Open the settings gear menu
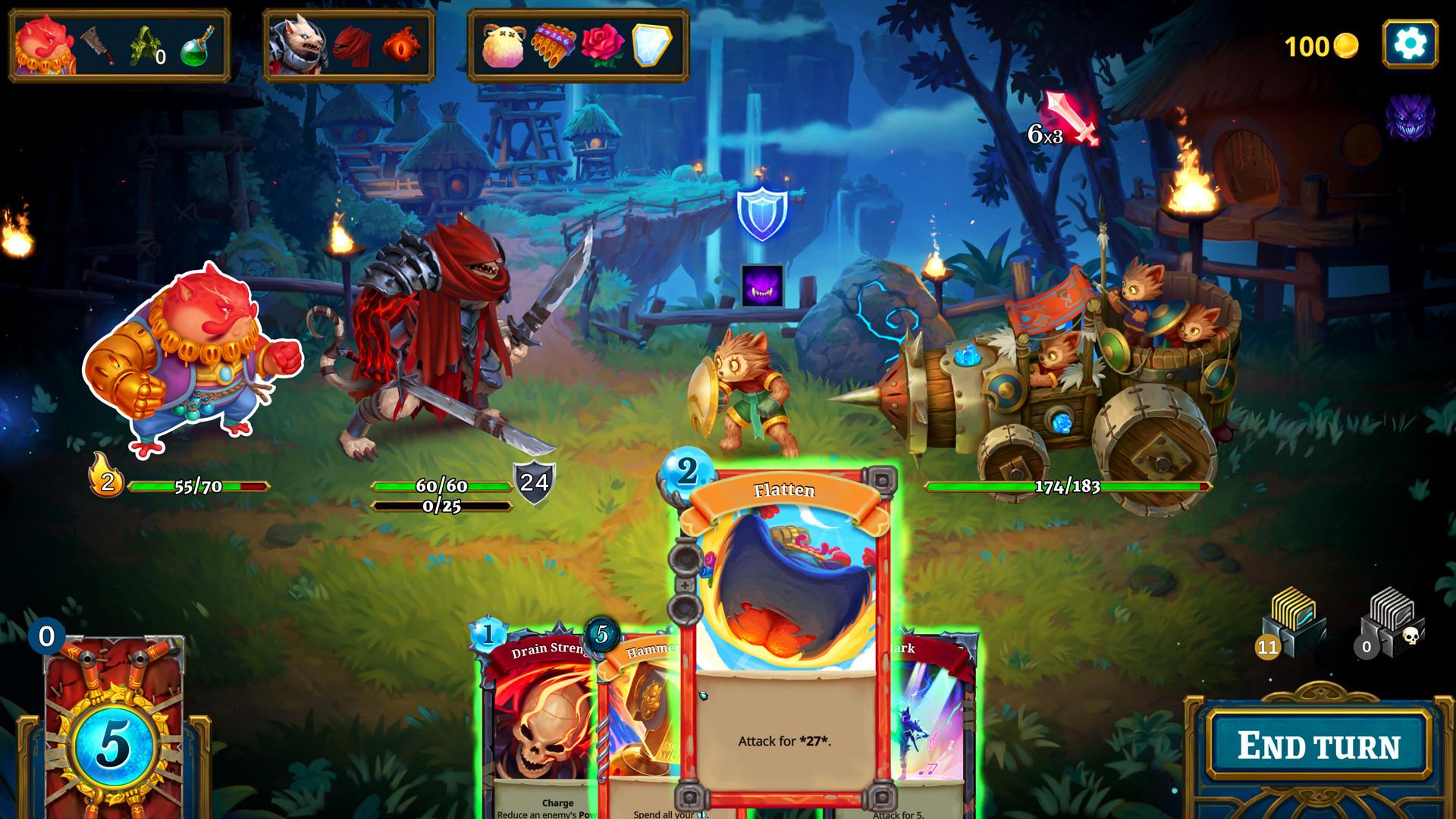Image resolution: width=1456 pixels, height=819 pixels. 1409,45
